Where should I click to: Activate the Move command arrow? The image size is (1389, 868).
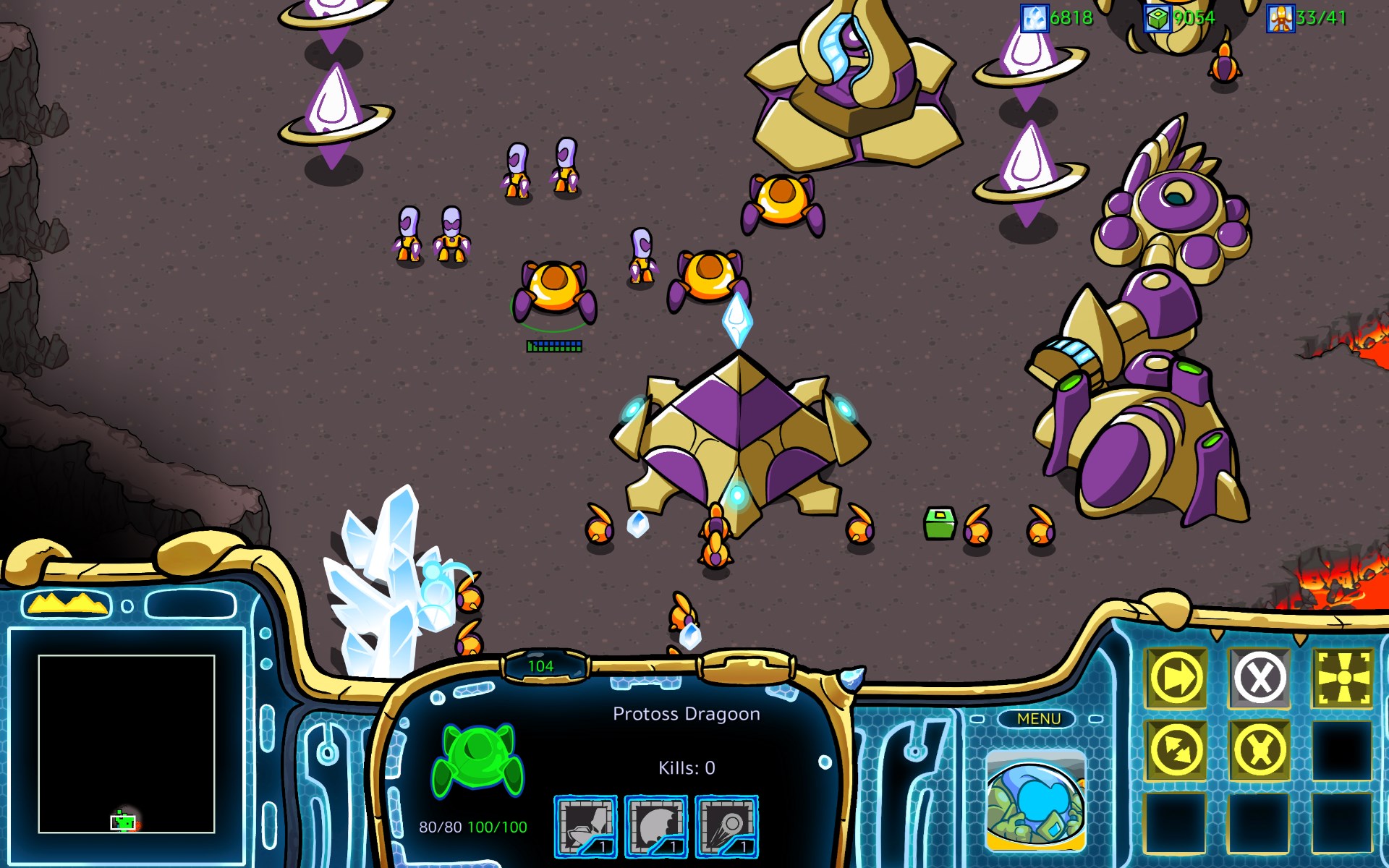(1176, 678)
